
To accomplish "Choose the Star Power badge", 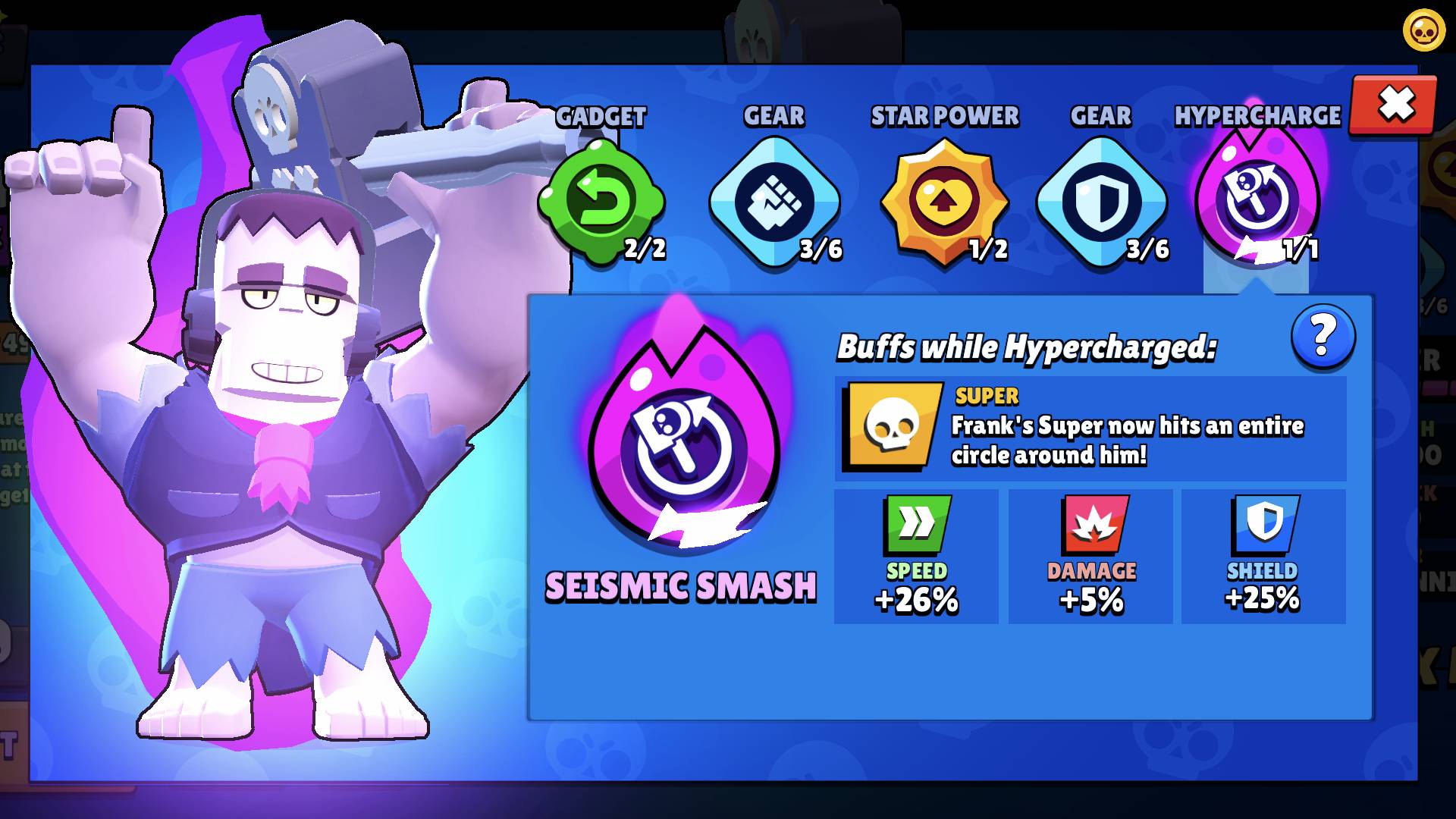I will (x=944, y=202).
